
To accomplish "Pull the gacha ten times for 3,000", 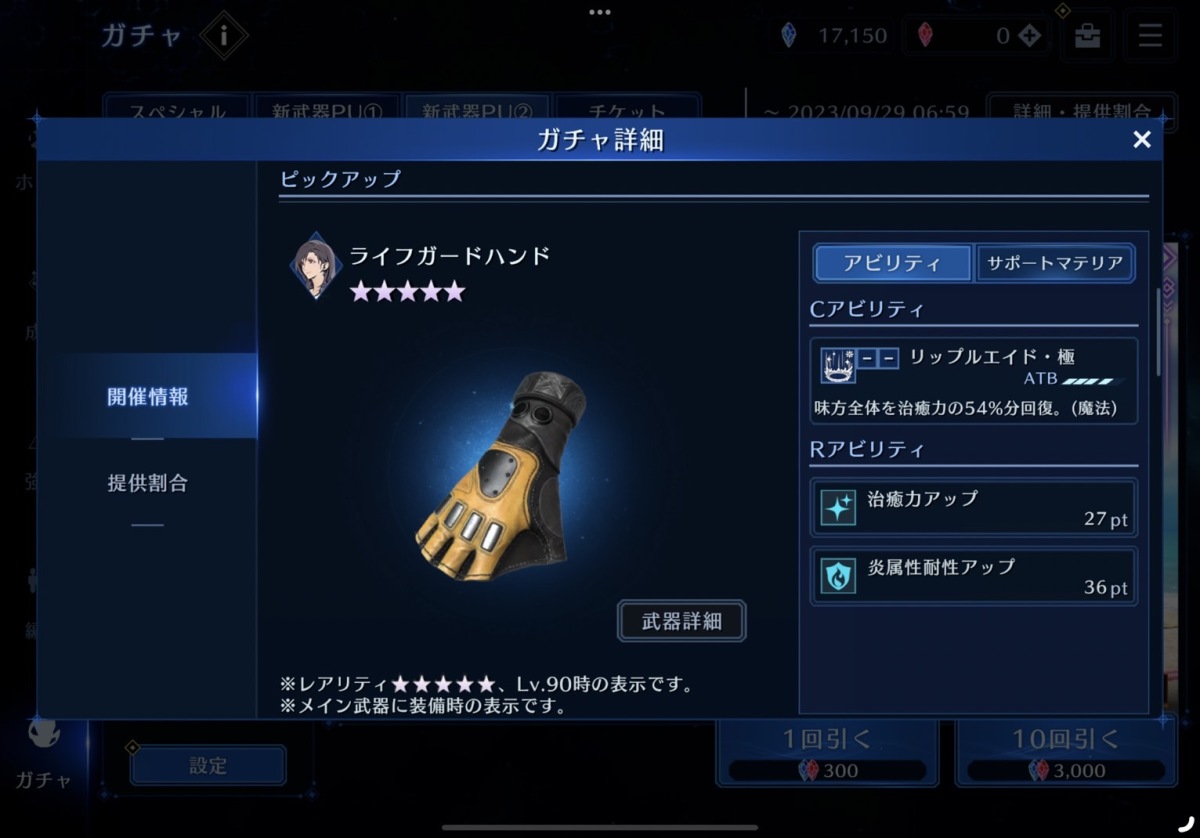I will 1065,752.
